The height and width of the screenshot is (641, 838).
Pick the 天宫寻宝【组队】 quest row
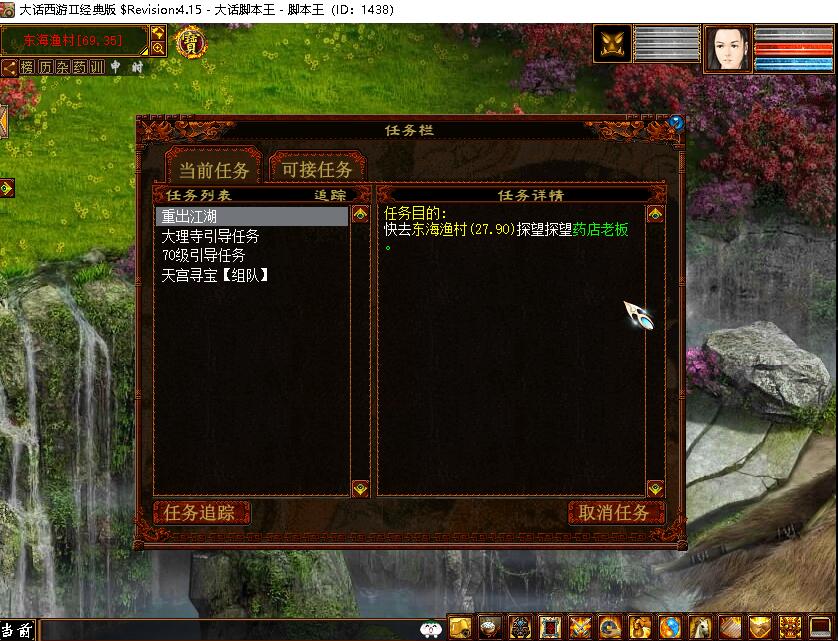pyautogui.click(x=216, y=274)
